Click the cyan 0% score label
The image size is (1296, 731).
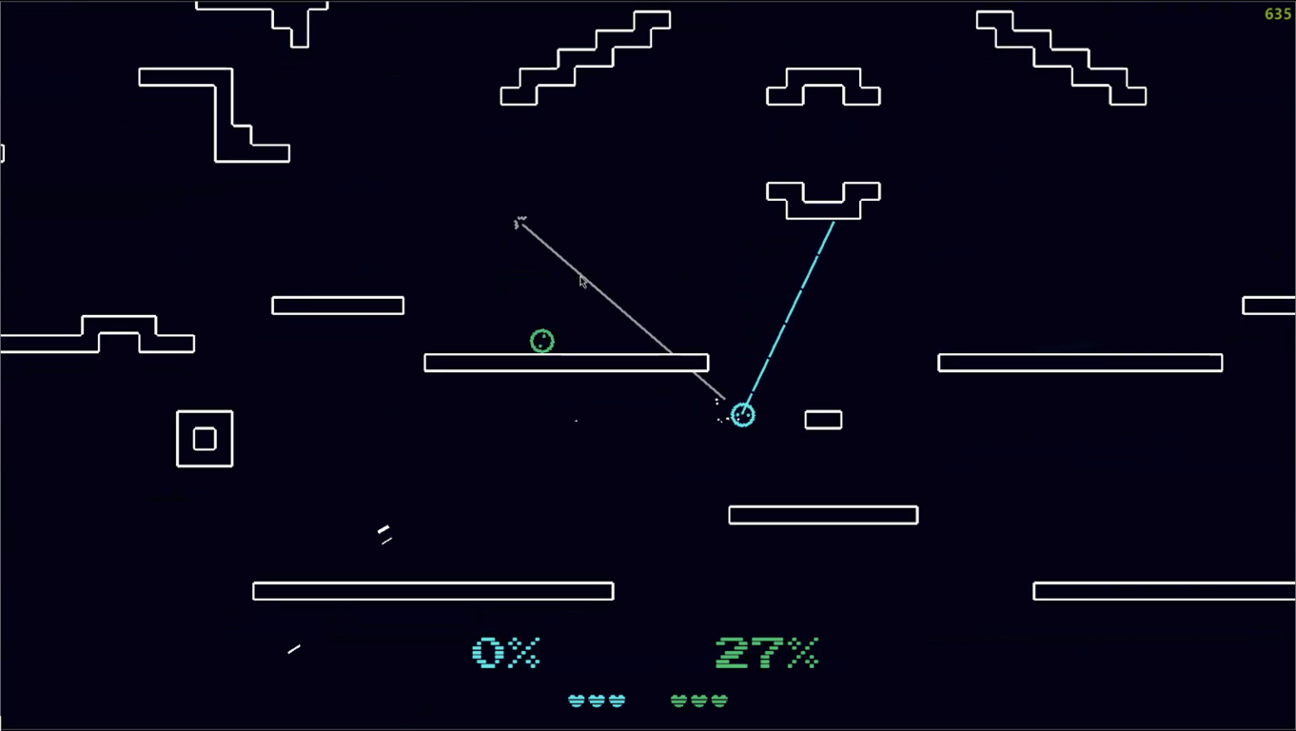506,652
